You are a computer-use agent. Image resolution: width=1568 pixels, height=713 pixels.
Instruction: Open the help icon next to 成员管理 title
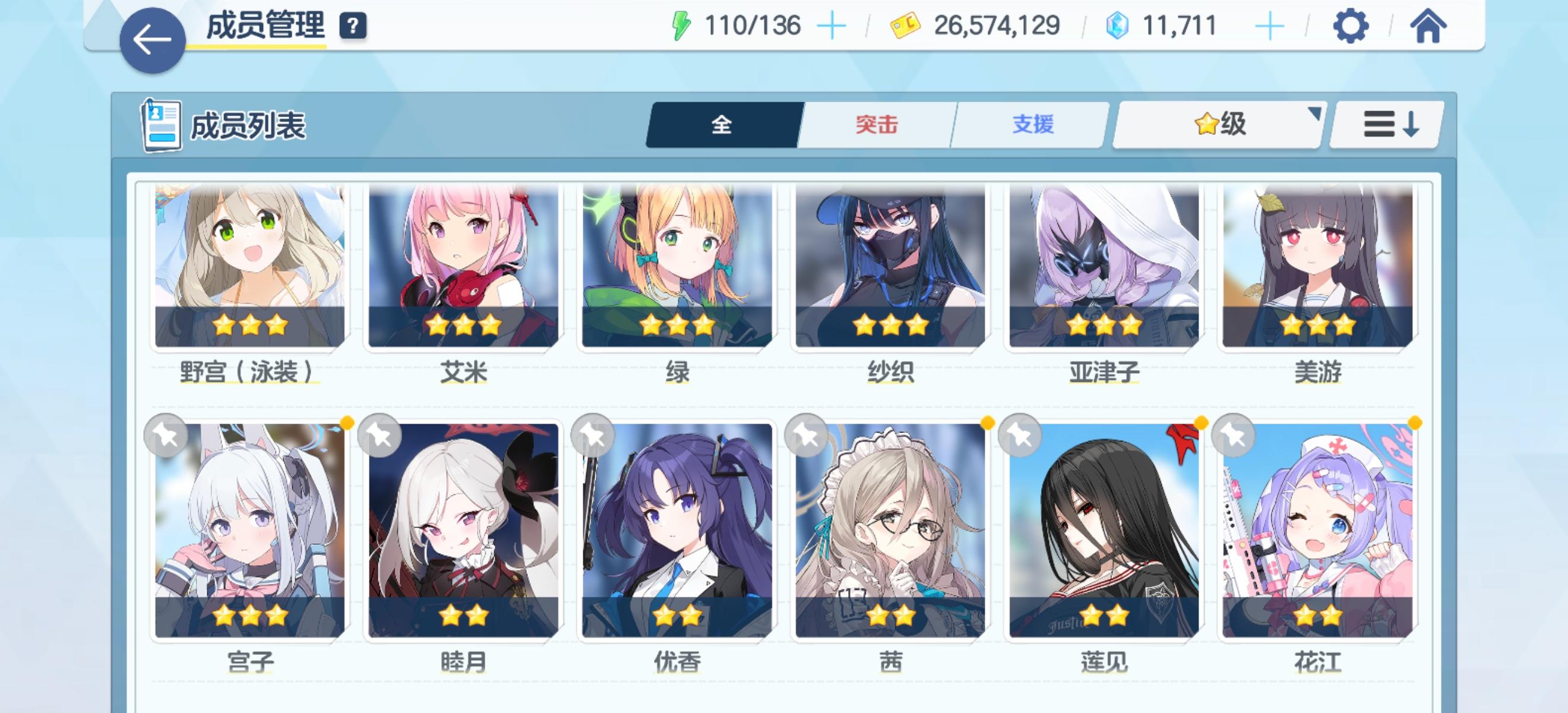pos(353,26)
